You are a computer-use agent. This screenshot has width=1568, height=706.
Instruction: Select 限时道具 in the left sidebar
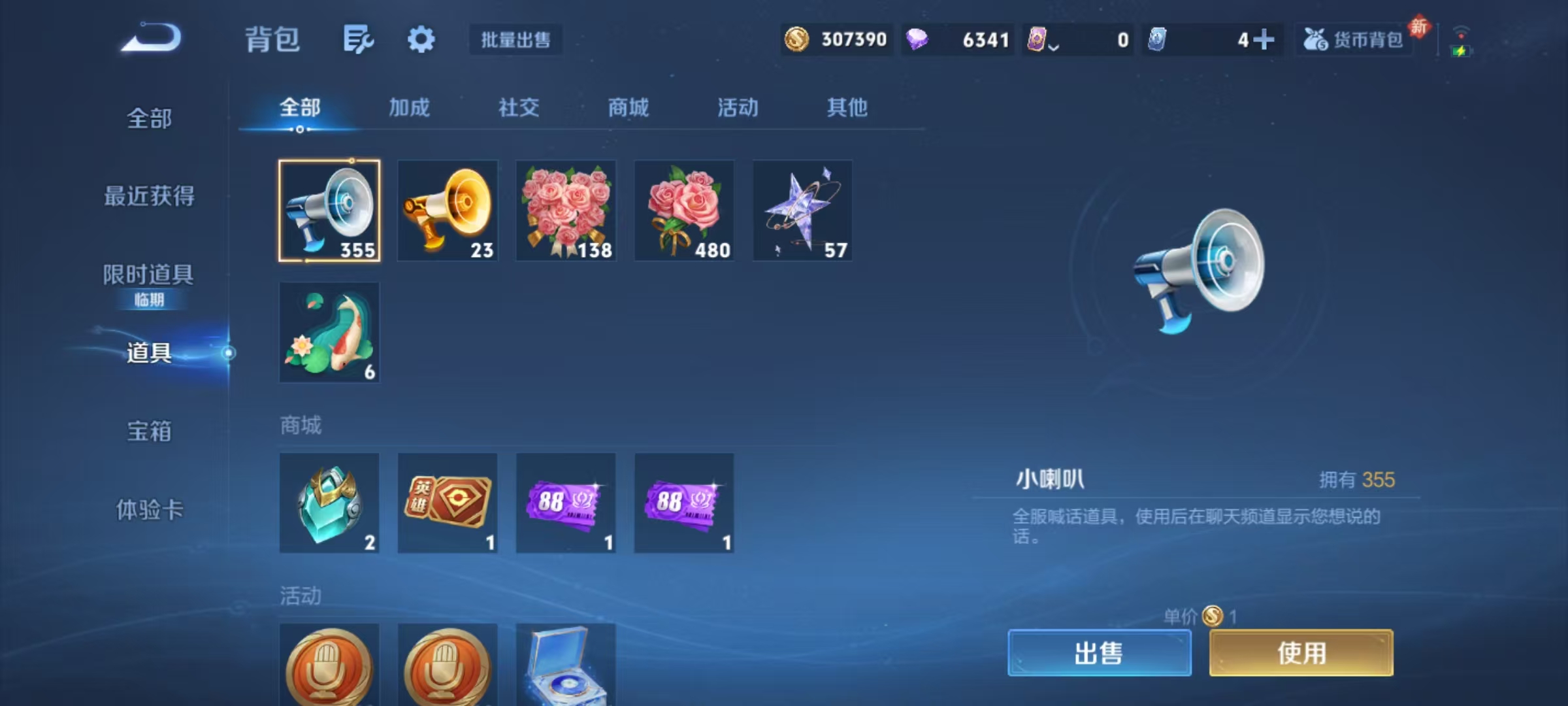148,275
